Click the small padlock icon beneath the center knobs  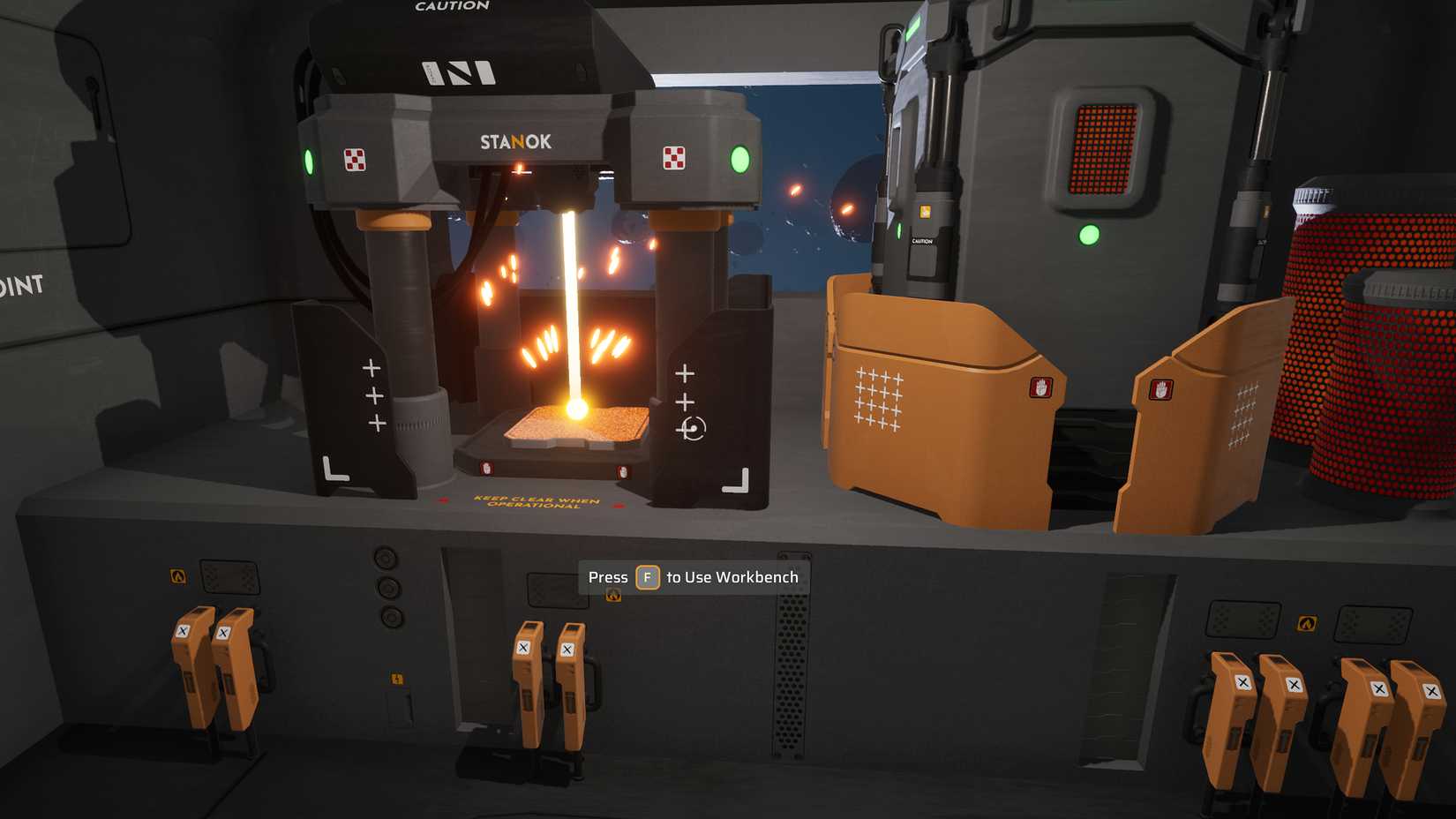coord(397,679)
